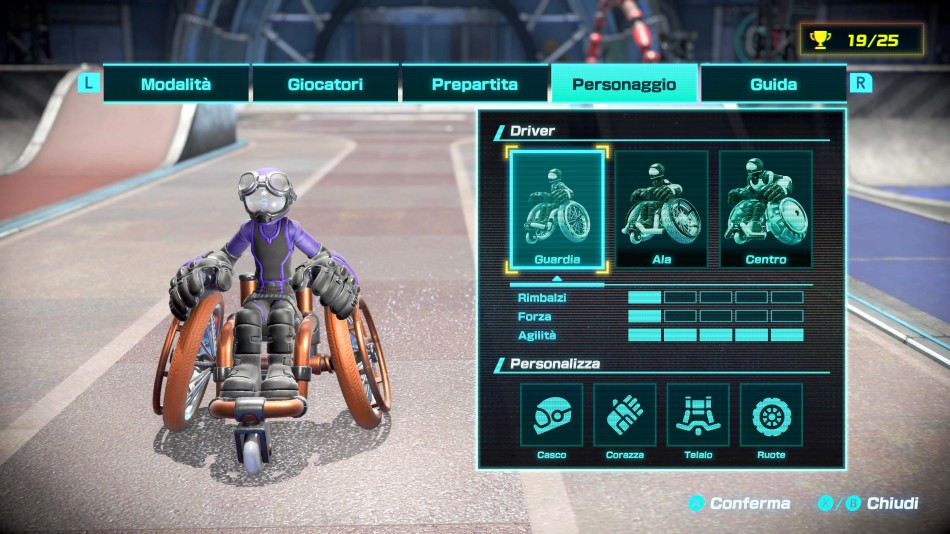The width and height of the screenshot is (950, 534).
Task: Pick the Centro driver
Action: (766, 209)
